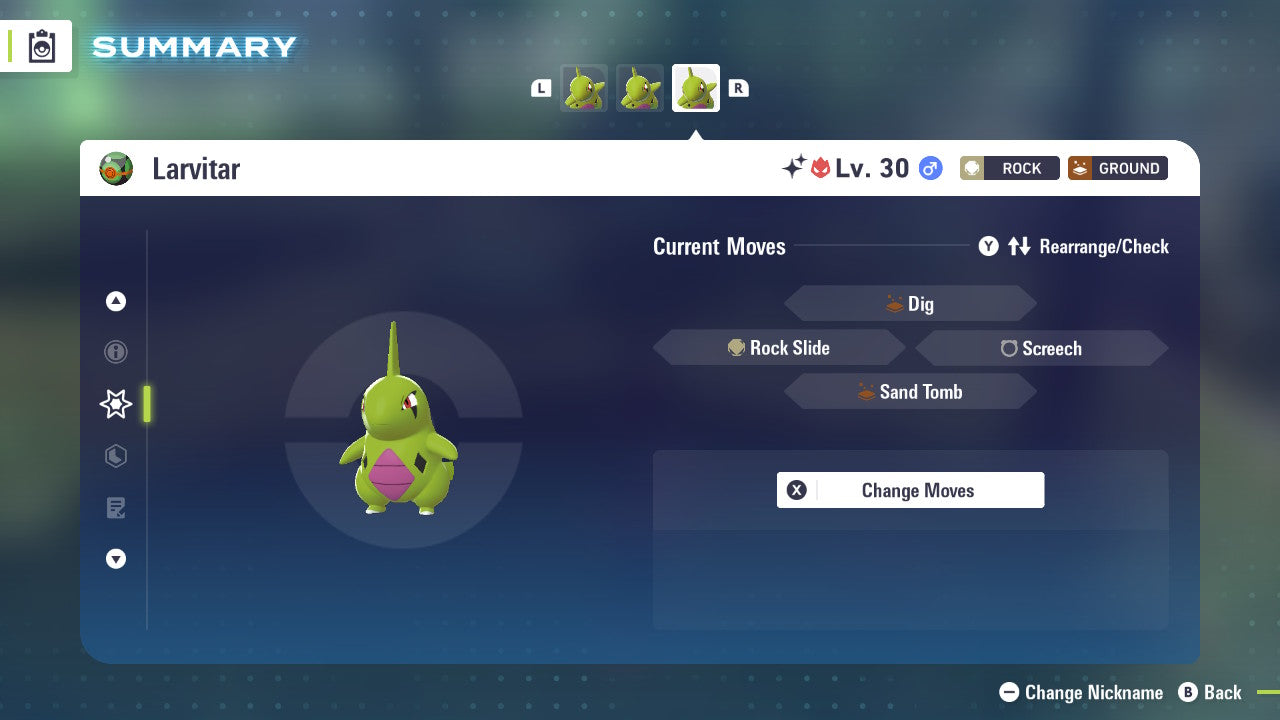Click the male gender symbol
1280x720 pixels.
pyautogui.click(x=930, y=168)
